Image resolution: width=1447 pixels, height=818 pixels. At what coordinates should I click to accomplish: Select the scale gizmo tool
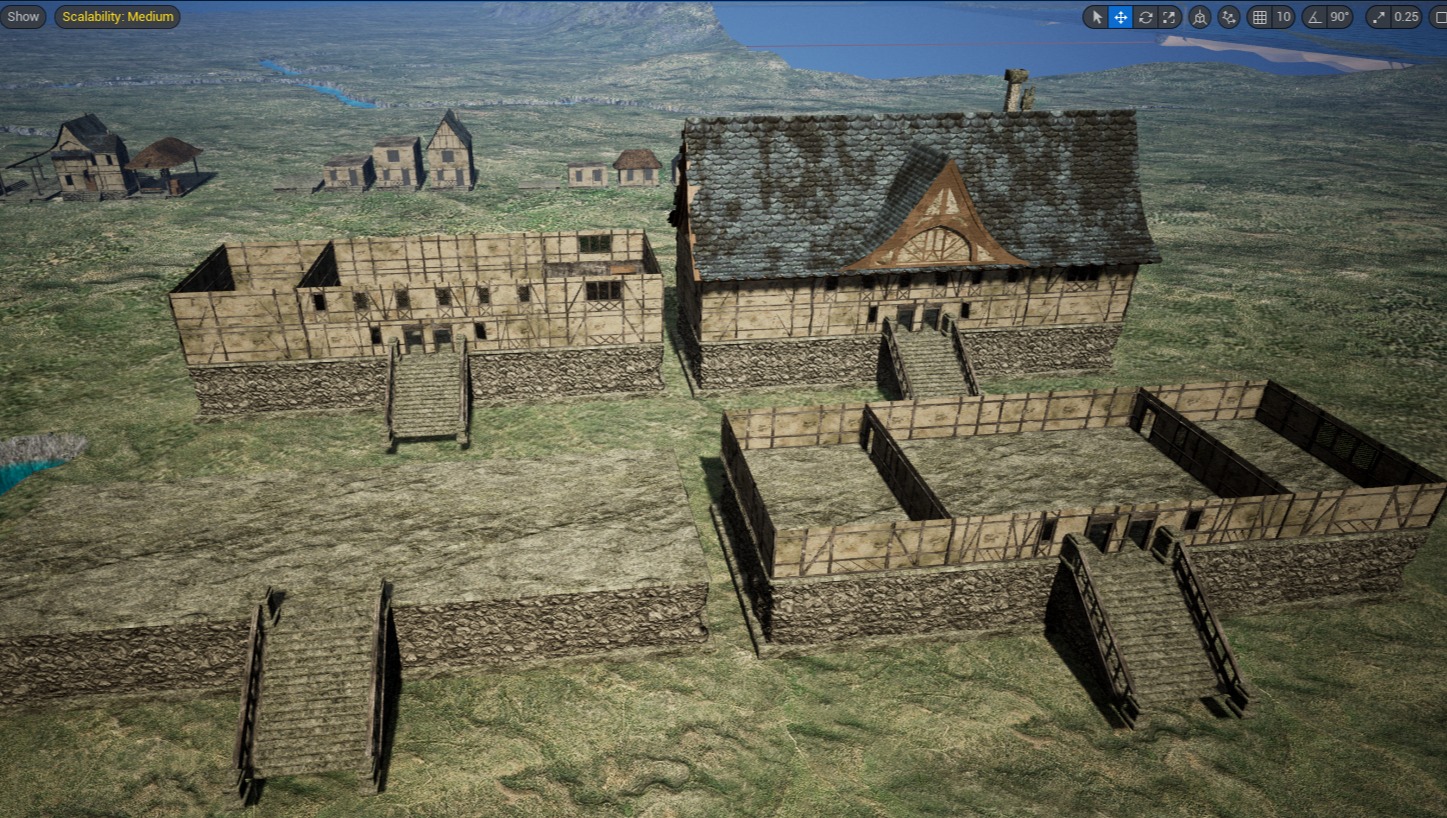click(1169, 17)
